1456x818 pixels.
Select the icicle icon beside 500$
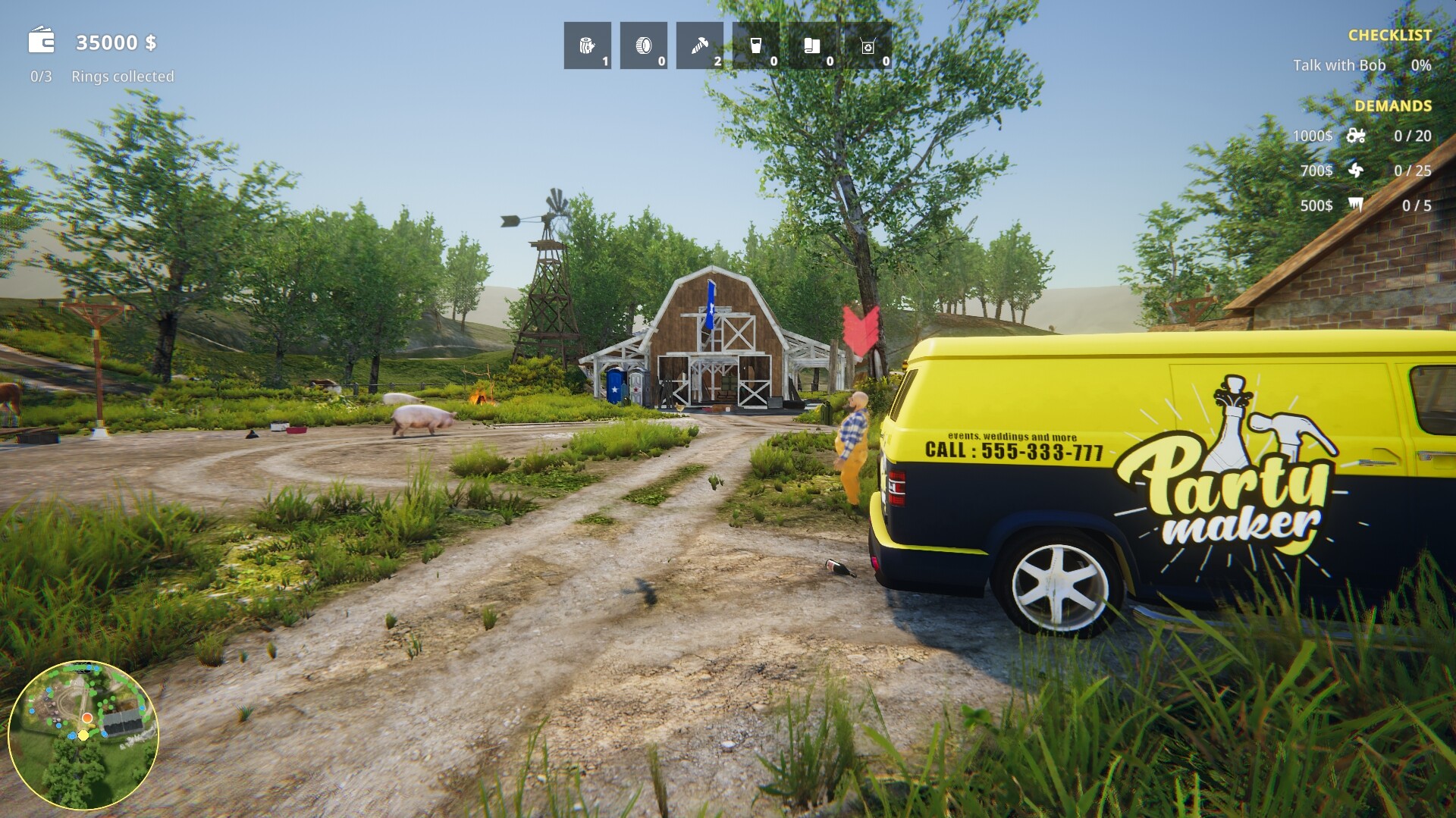click(1357, 205)
